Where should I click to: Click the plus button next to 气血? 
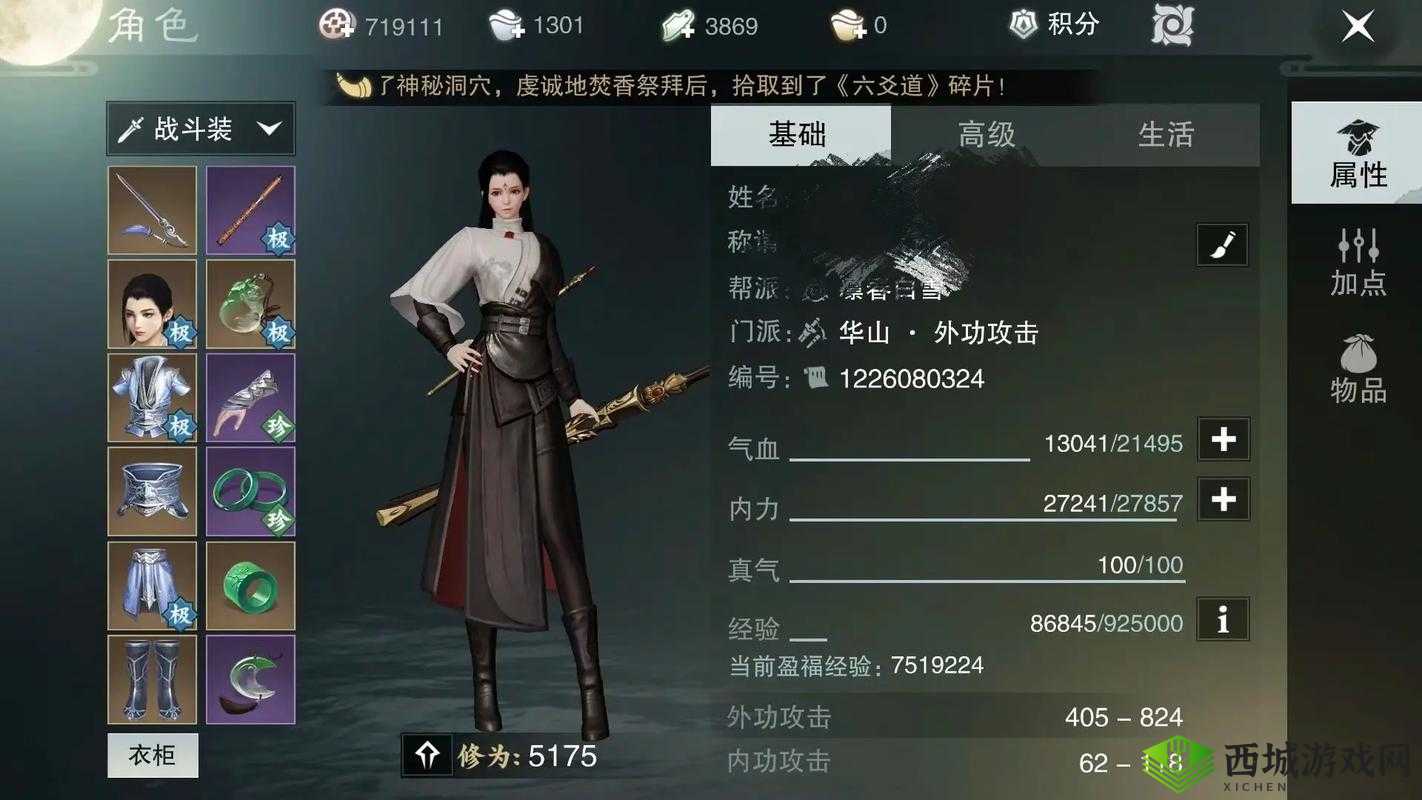click(x=1222, y=438)
